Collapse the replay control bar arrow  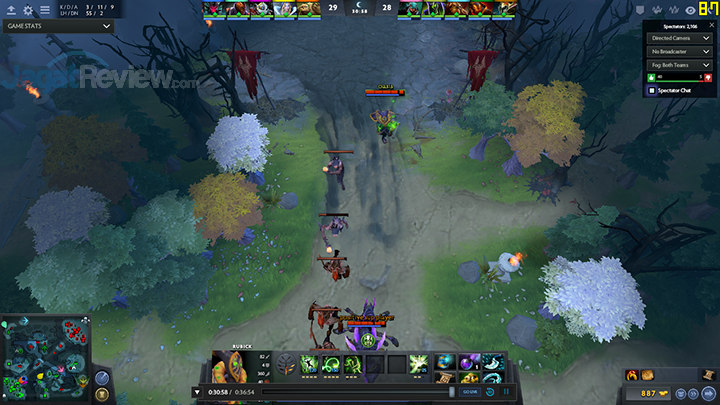(x=198, y=392)
